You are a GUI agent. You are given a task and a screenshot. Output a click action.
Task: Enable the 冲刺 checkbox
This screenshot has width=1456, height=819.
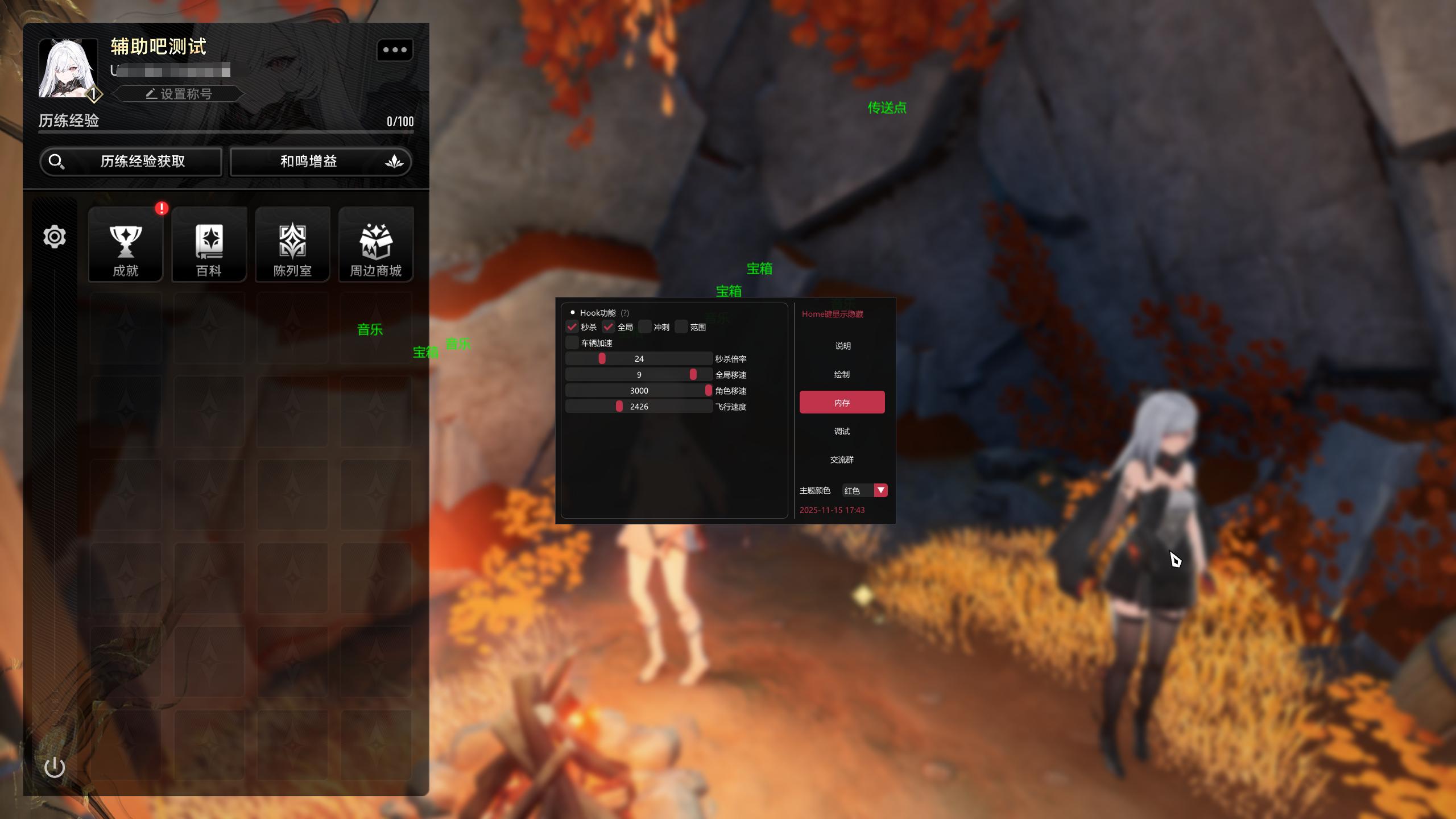(645, 327)
